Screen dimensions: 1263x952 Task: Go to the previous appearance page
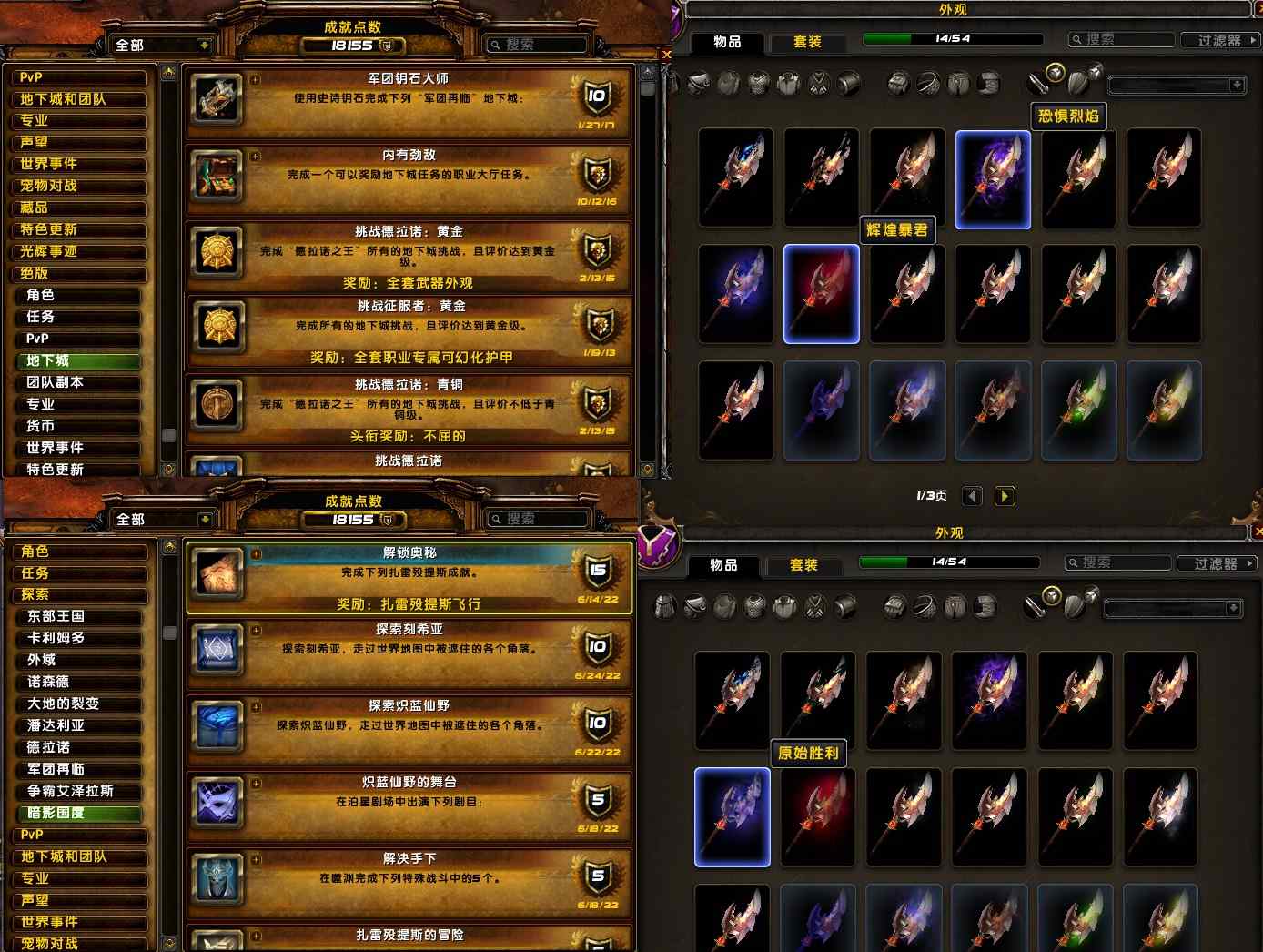[x=973, y=496]
